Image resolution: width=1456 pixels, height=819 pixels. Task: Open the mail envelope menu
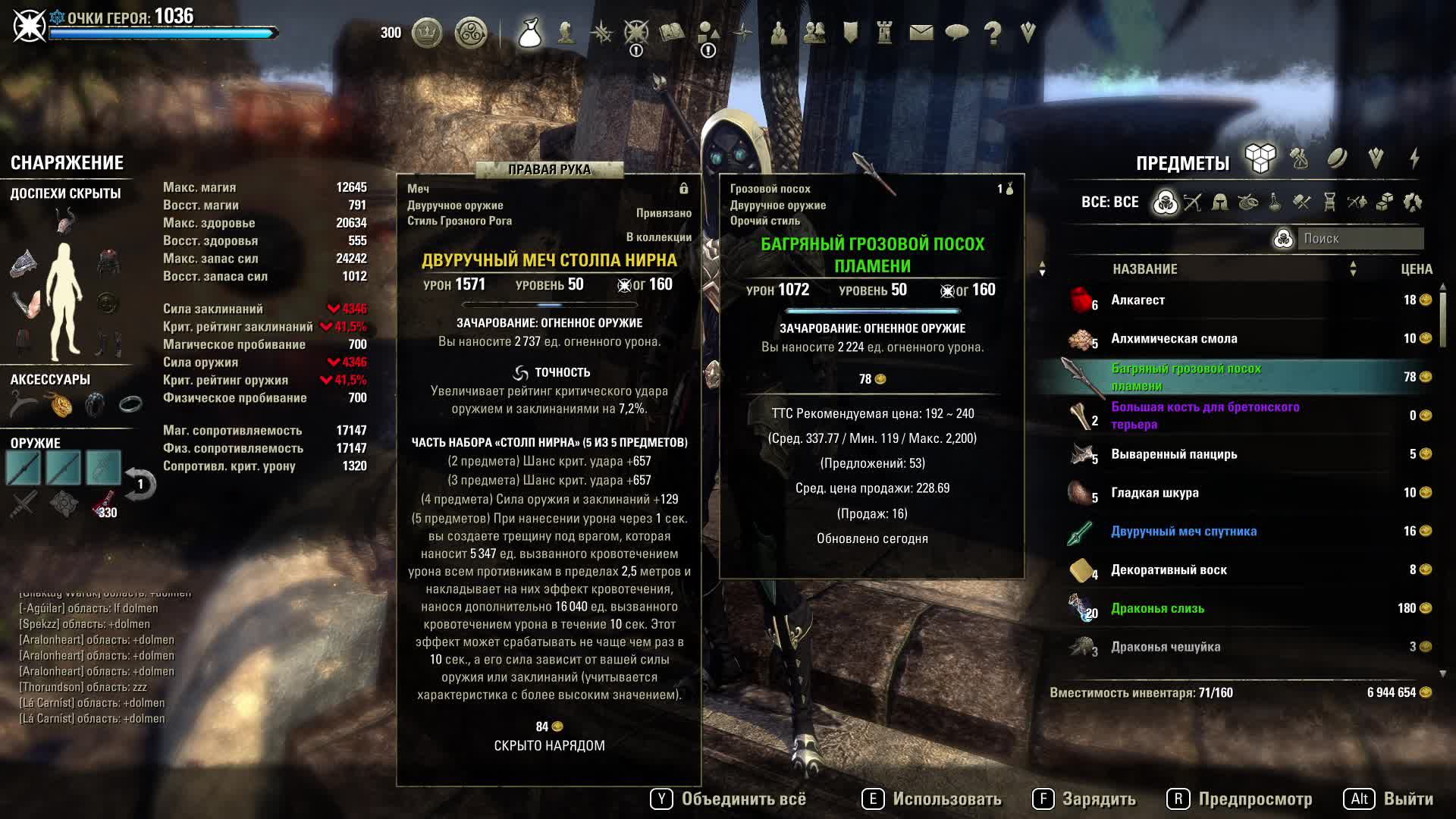click(921, 33)
